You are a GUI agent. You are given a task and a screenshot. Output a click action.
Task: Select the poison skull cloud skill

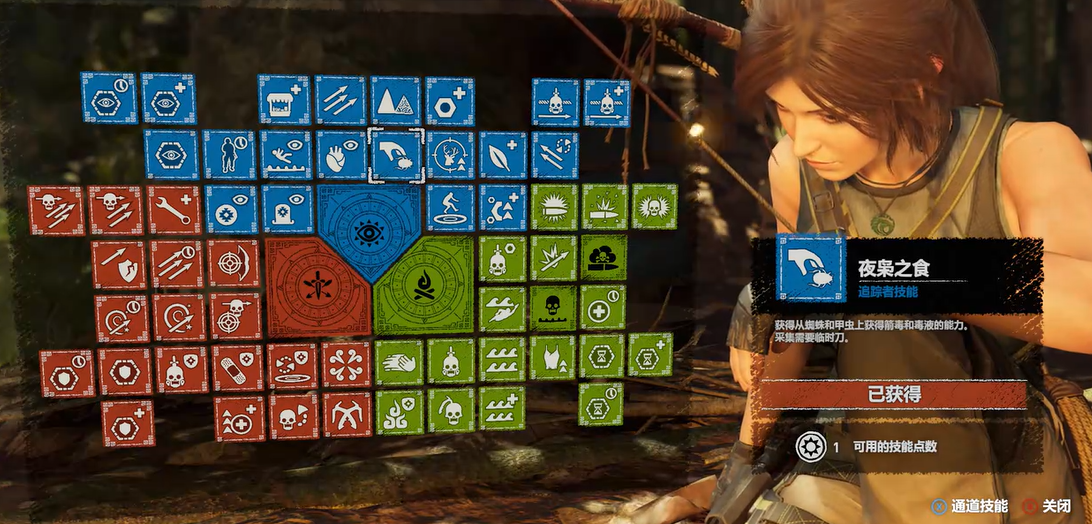pyautogui.click(x=605, y=257)
